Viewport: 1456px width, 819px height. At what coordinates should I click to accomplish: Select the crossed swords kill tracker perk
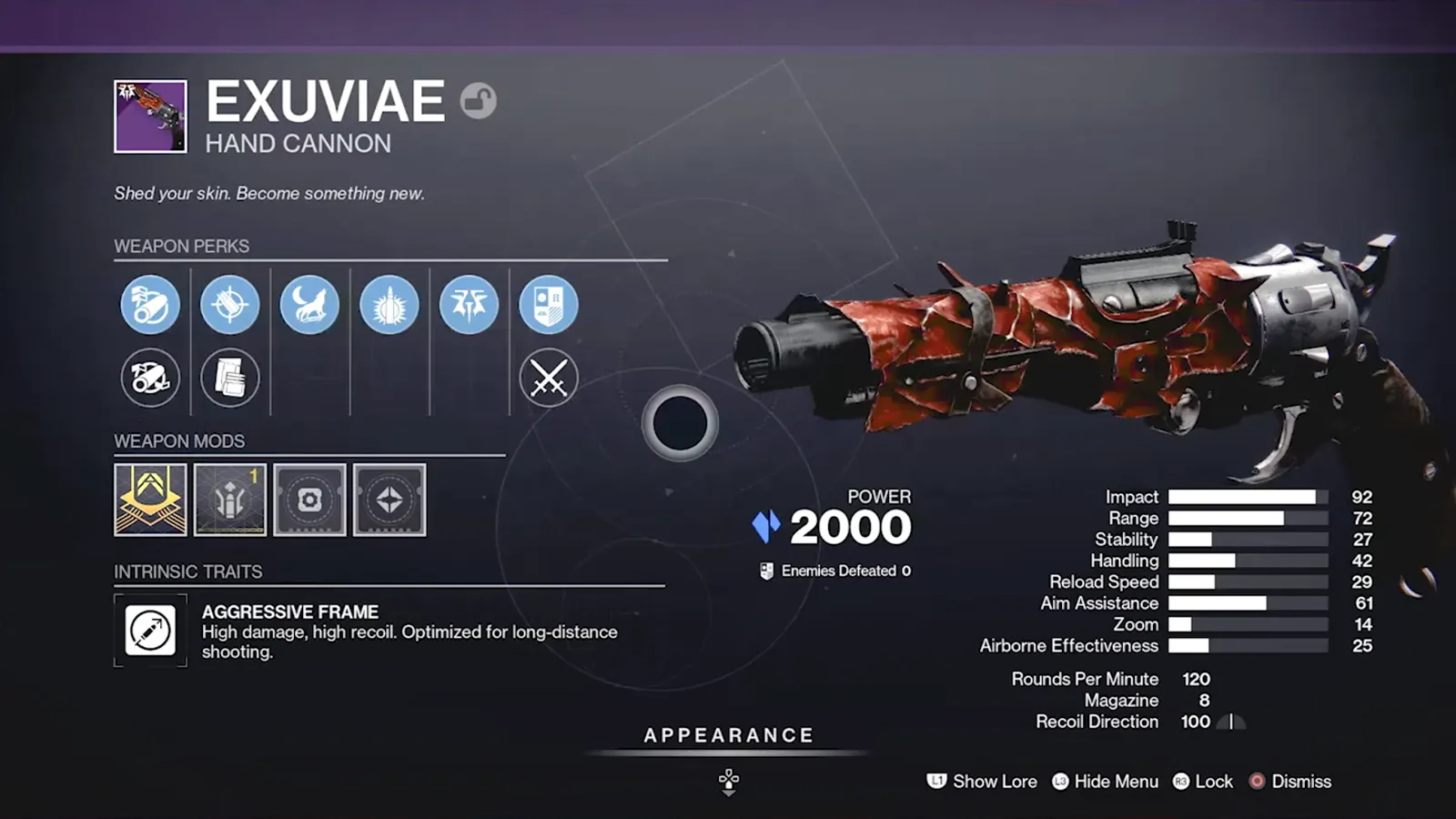549,378
